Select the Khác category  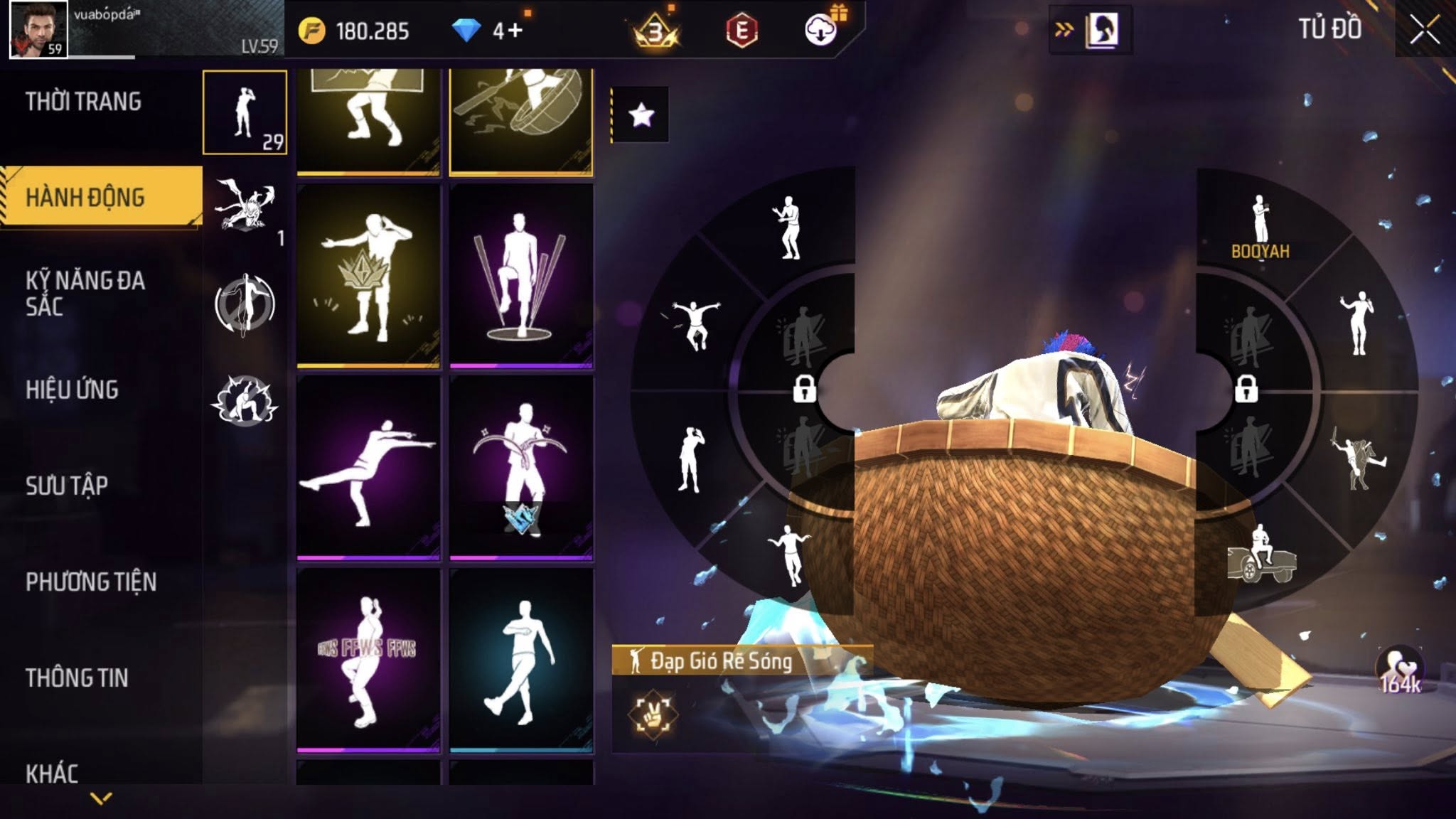click(x=52, y=773)
